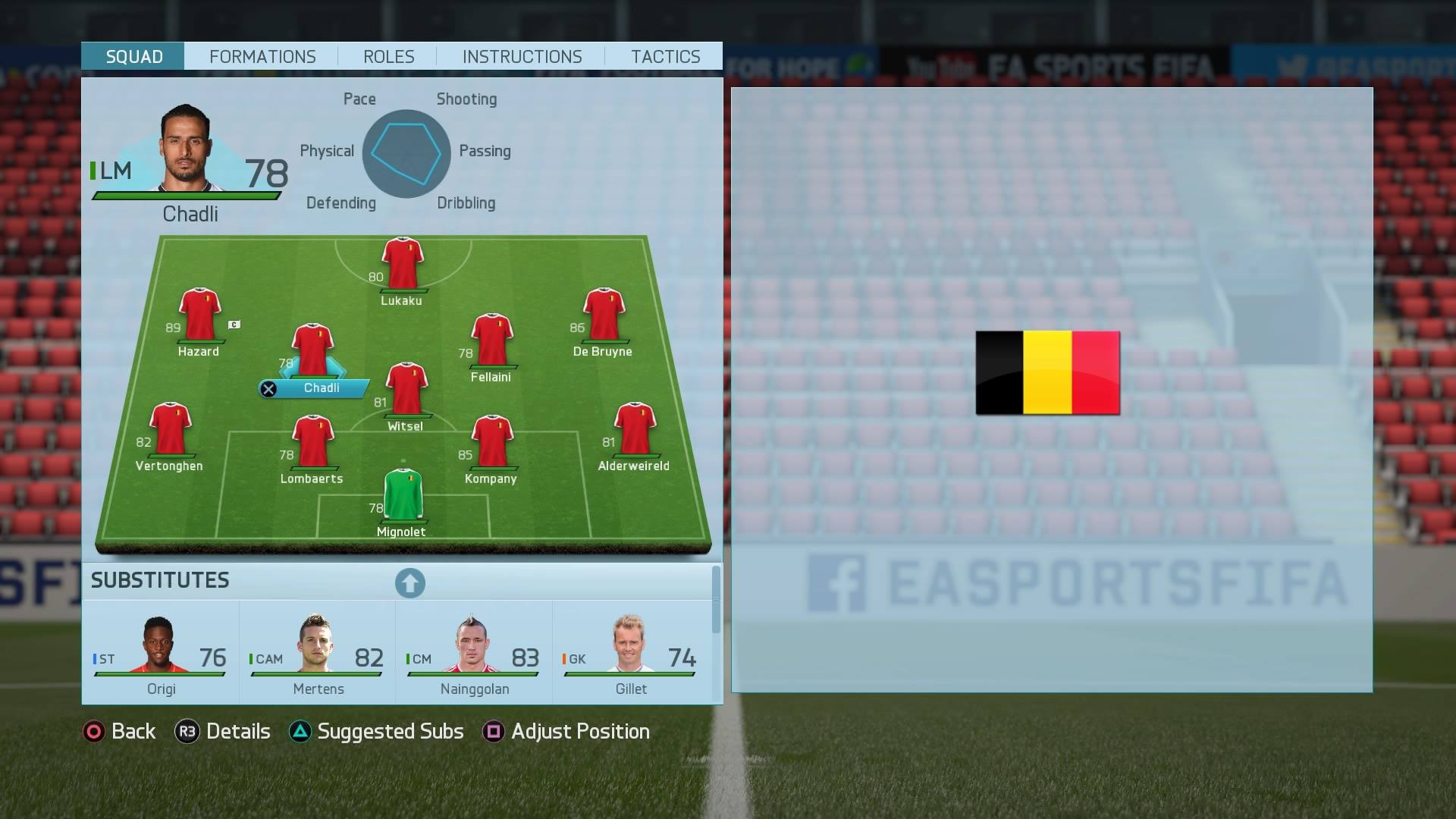Choose centre-back Lombaerts
1456x819 pixels.
coord(312,442)
